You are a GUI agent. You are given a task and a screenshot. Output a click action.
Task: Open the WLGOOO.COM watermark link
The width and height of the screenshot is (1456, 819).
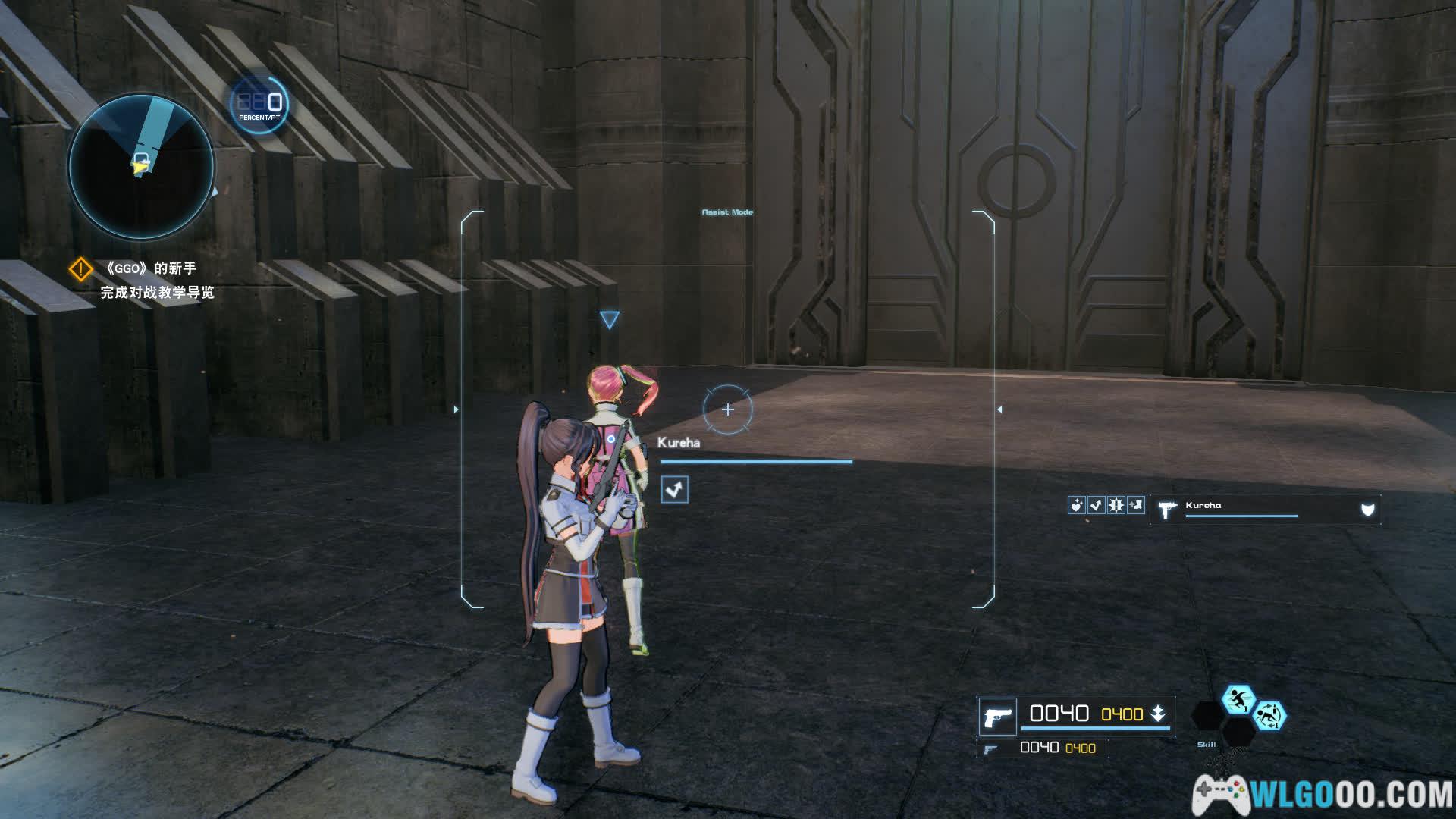coord(1323,794)
